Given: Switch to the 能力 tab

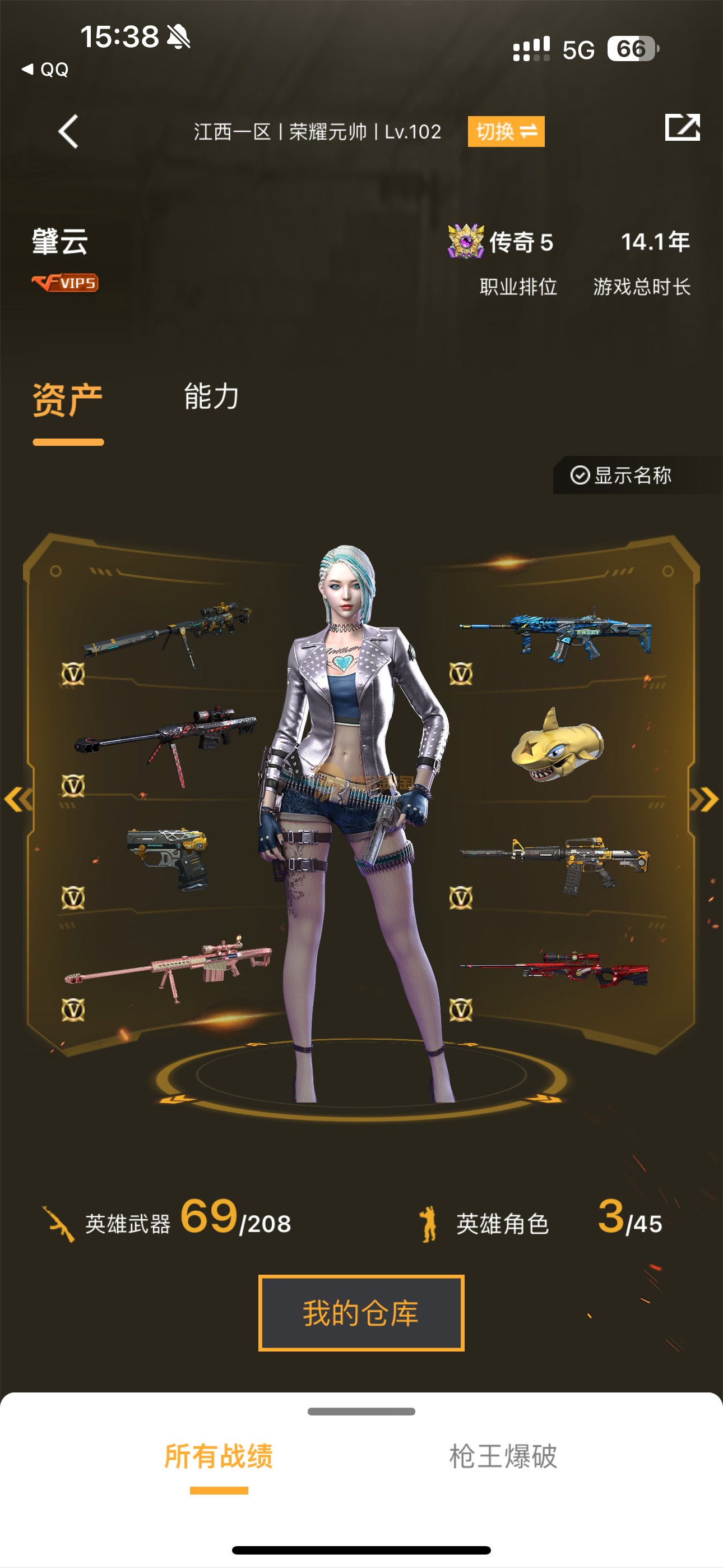Looking at the screenshot, I should [211, 397].
